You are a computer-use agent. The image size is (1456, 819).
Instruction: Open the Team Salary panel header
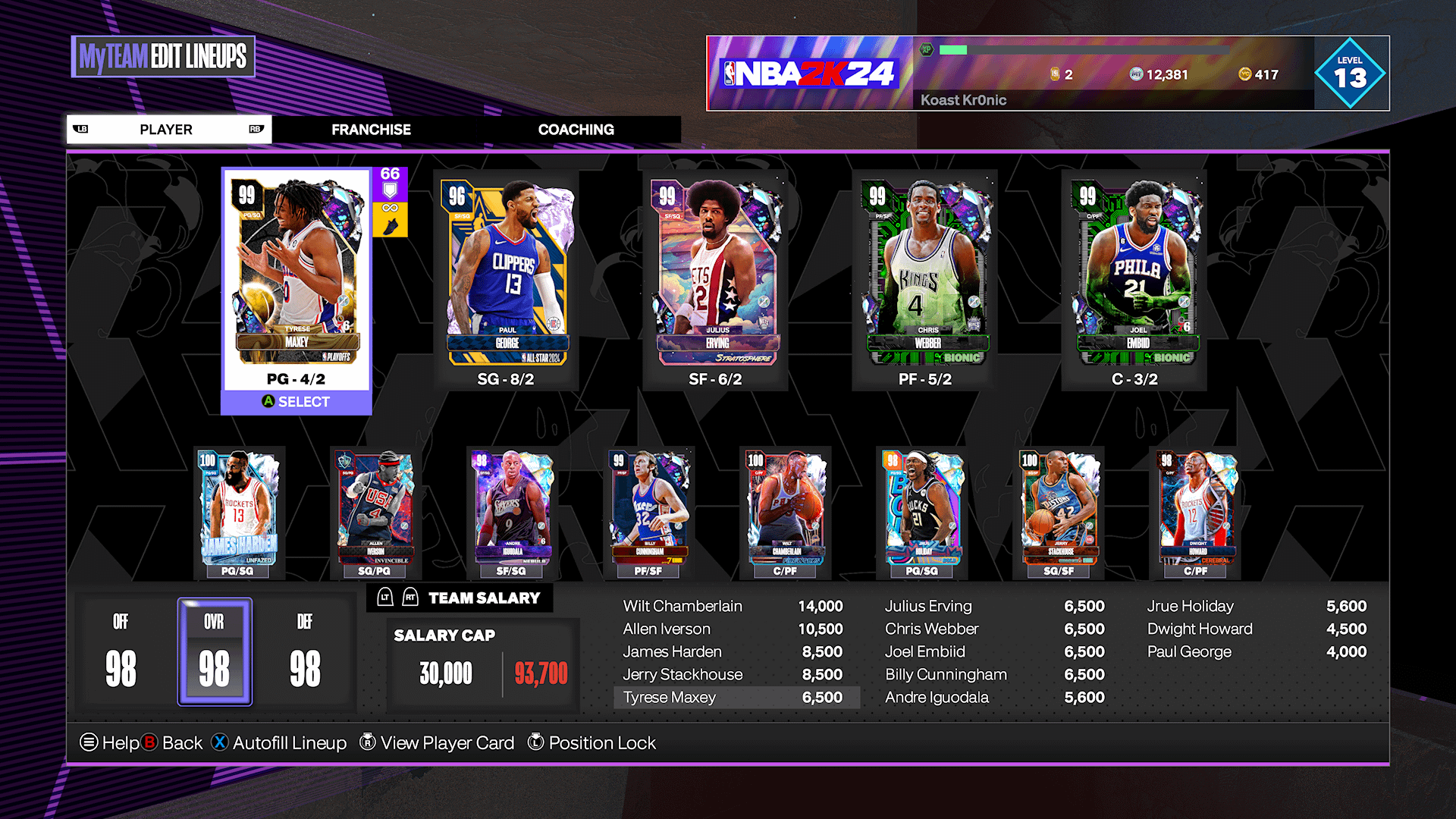pyautogui.click(x=483, y=598)
